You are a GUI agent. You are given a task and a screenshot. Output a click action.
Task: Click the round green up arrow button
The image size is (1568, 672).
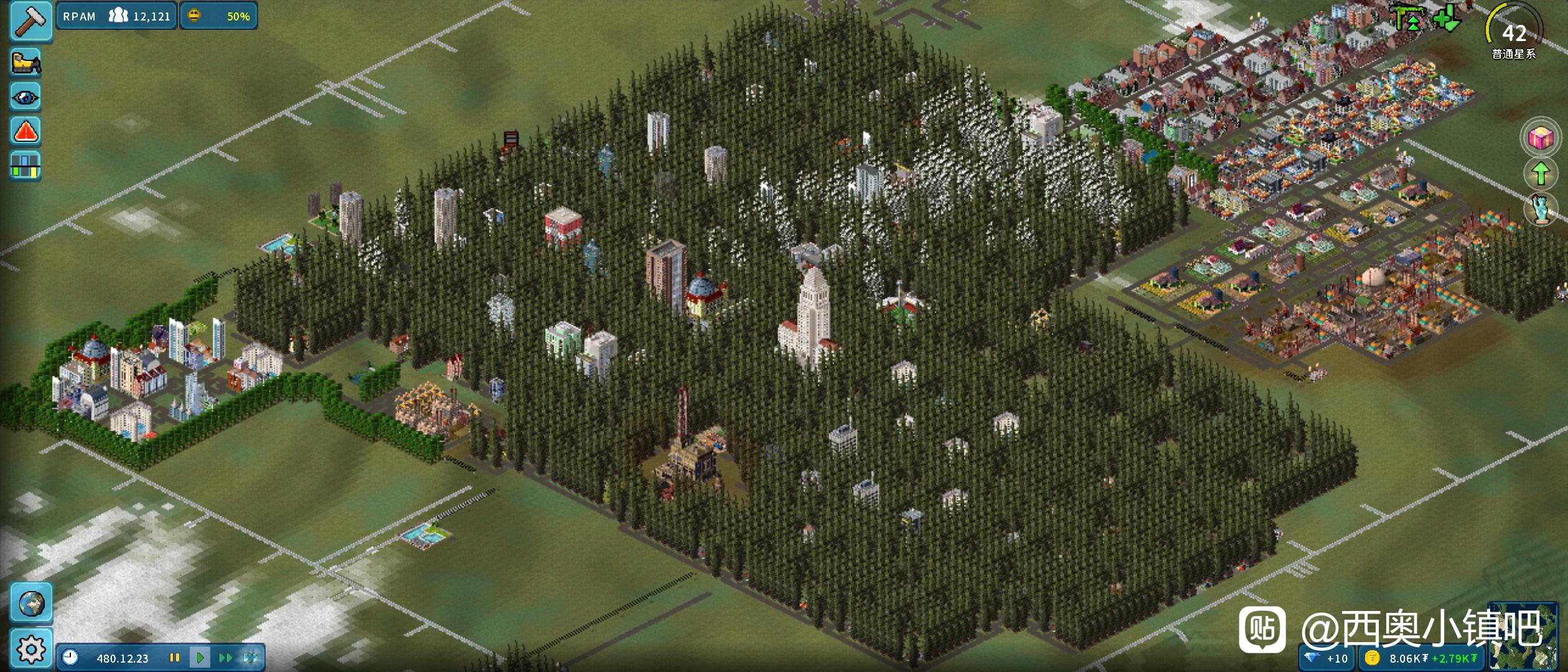(1541, 174)
